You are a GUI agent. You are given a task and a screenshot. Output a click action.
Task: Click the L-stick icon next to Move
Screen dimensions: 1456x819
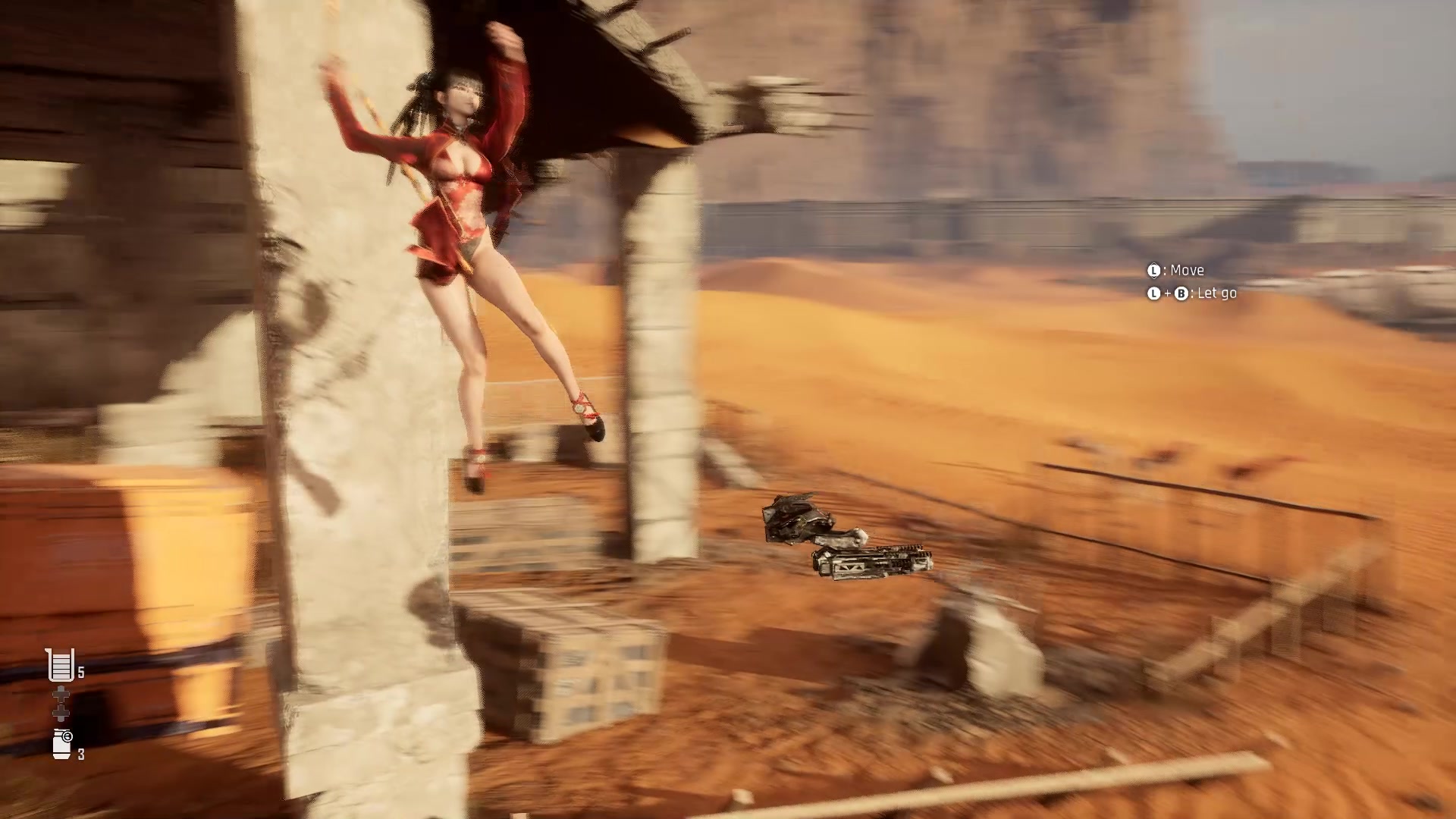pyautogui.click(x=1154, y=270)
